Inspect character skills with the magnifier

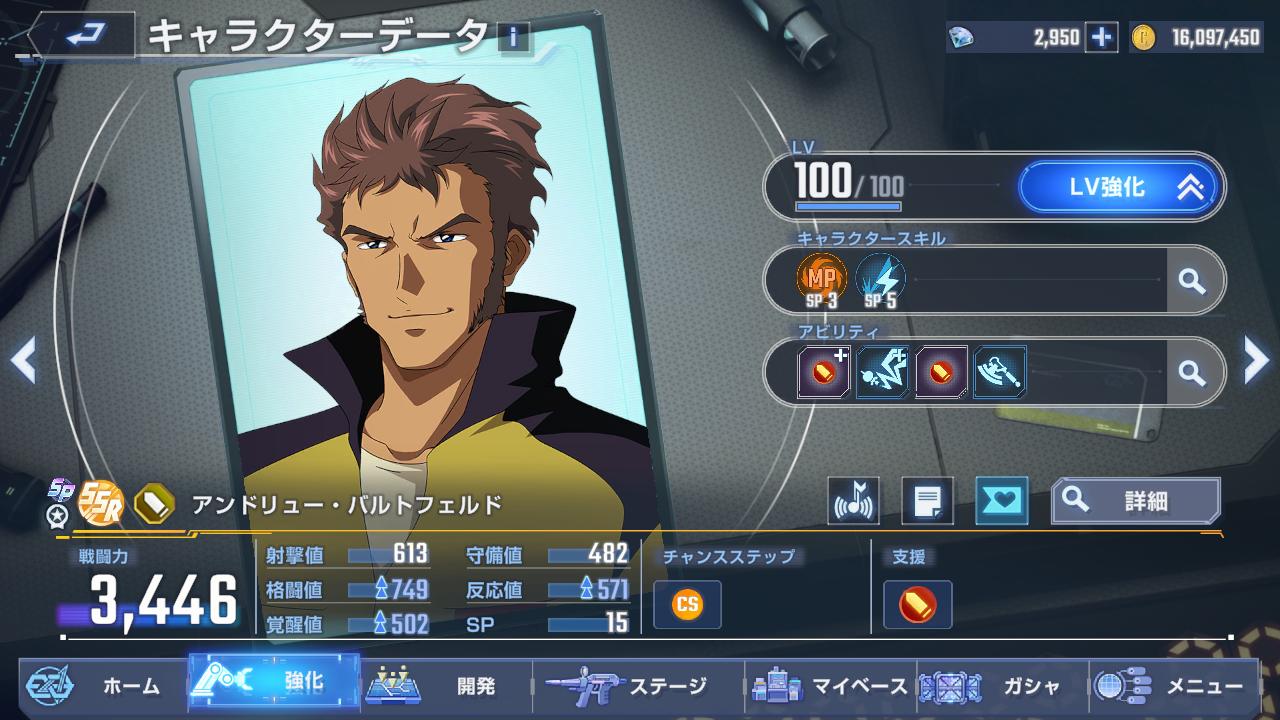[1191, 282]
